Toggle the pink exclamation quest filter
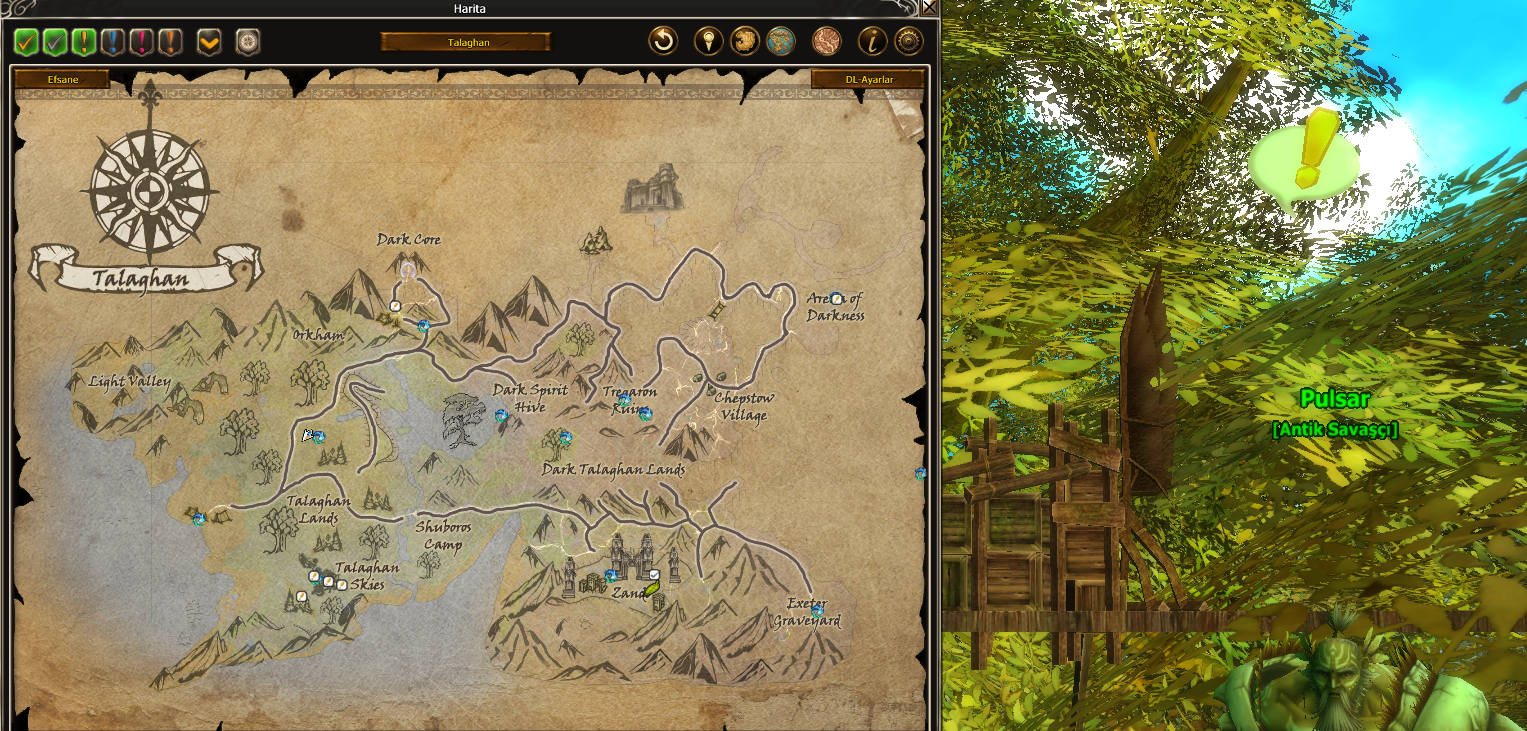Image resolution: width=1527 pixels, height=731 pixels. 142,42
